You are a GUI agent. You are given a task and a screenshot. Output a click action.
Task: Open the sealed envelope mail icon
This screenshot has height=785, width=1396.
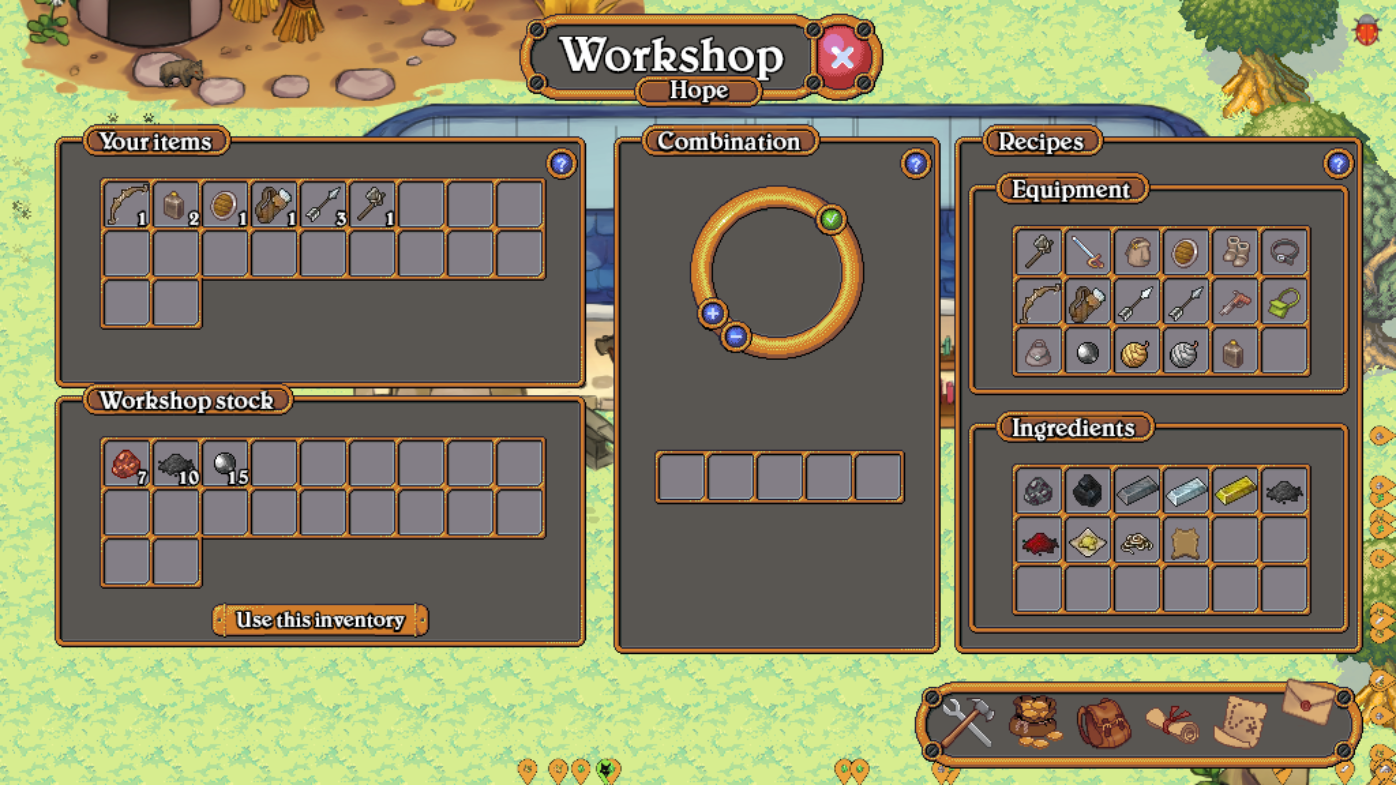point(1308,702)
